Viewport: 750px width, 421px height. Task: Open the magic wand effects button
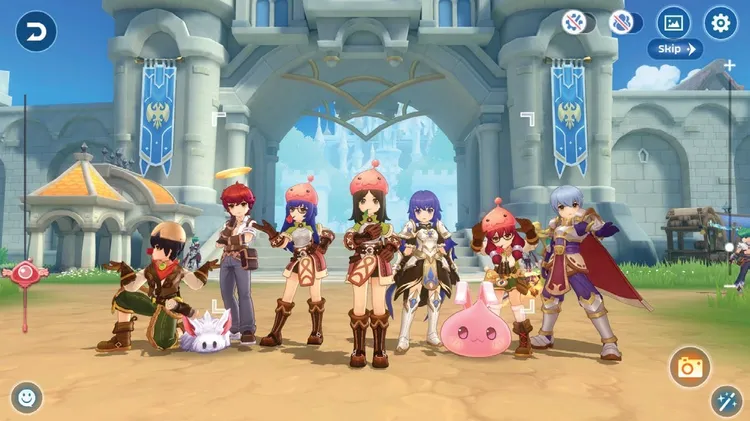(x=725, y=400)
